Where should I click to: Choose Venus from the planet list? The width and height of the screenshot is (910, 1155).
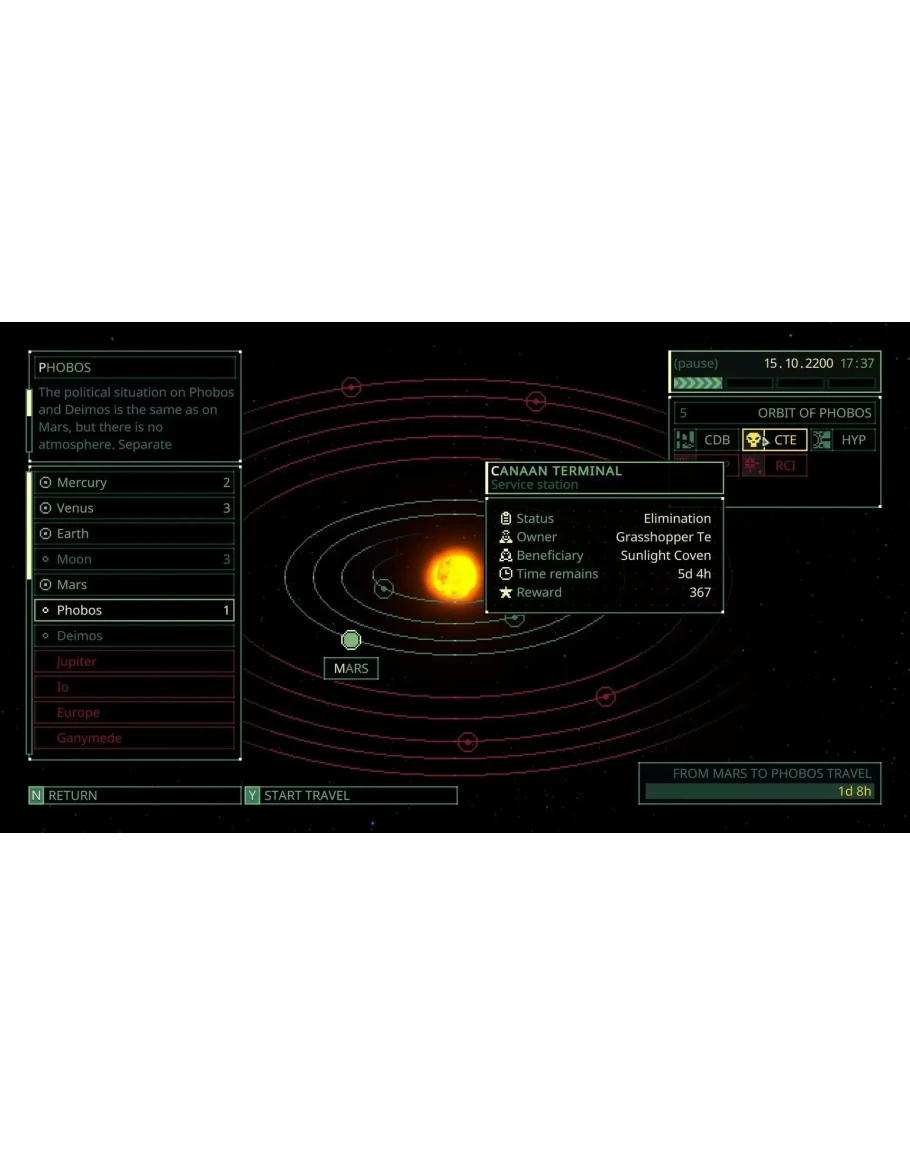134,508
